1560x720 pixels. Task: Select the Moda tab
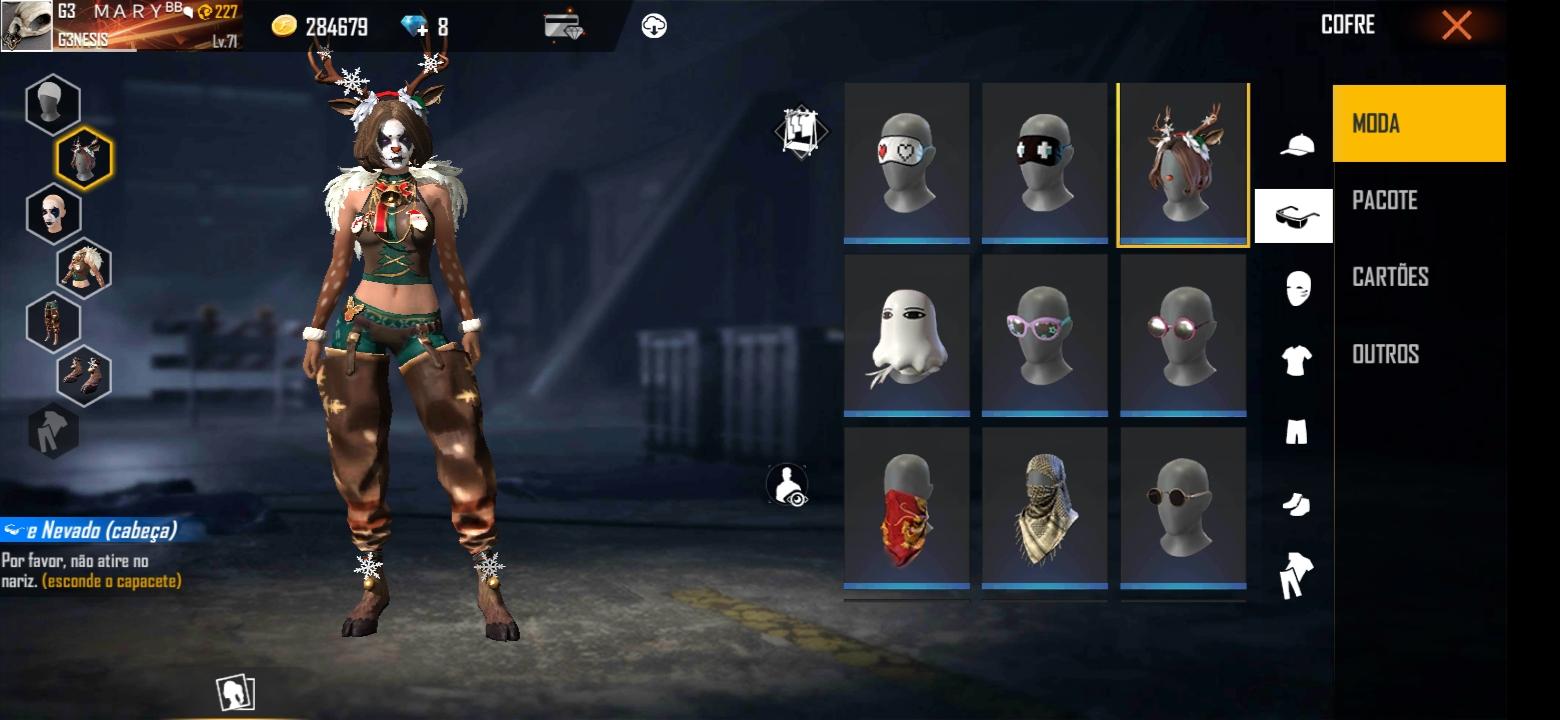tap(1419, 124)
